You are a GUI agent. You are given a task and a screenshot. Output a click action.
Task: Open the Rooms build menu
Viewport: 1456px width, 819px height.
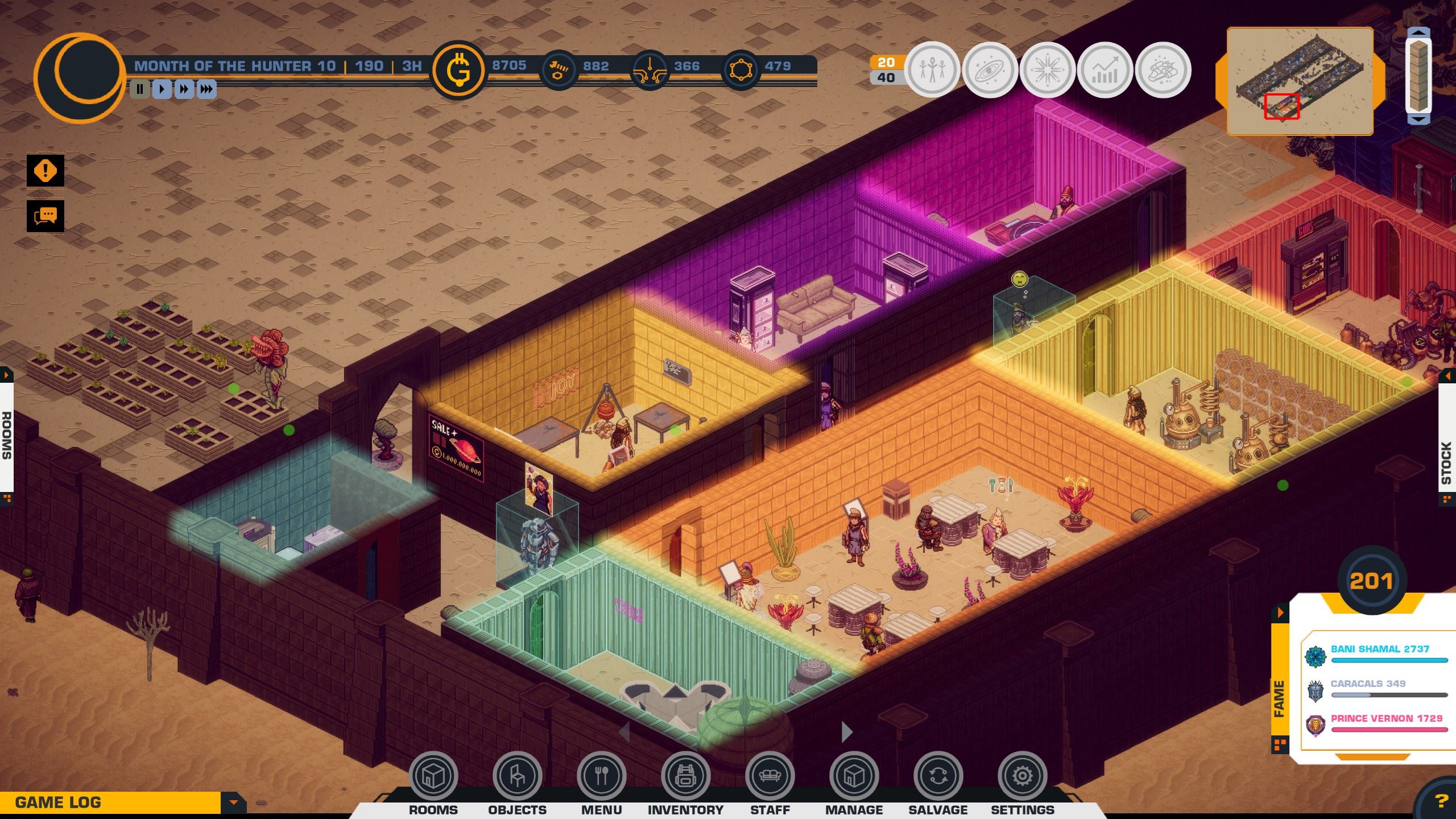[x=433, y=776]
